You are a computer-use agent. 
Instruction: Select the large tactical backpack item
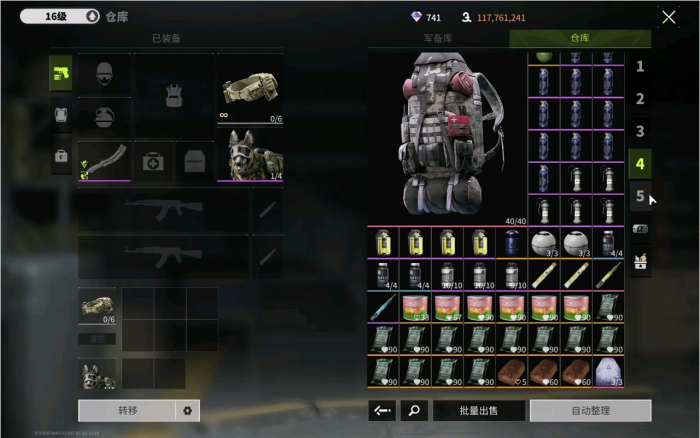pos(447,138)
